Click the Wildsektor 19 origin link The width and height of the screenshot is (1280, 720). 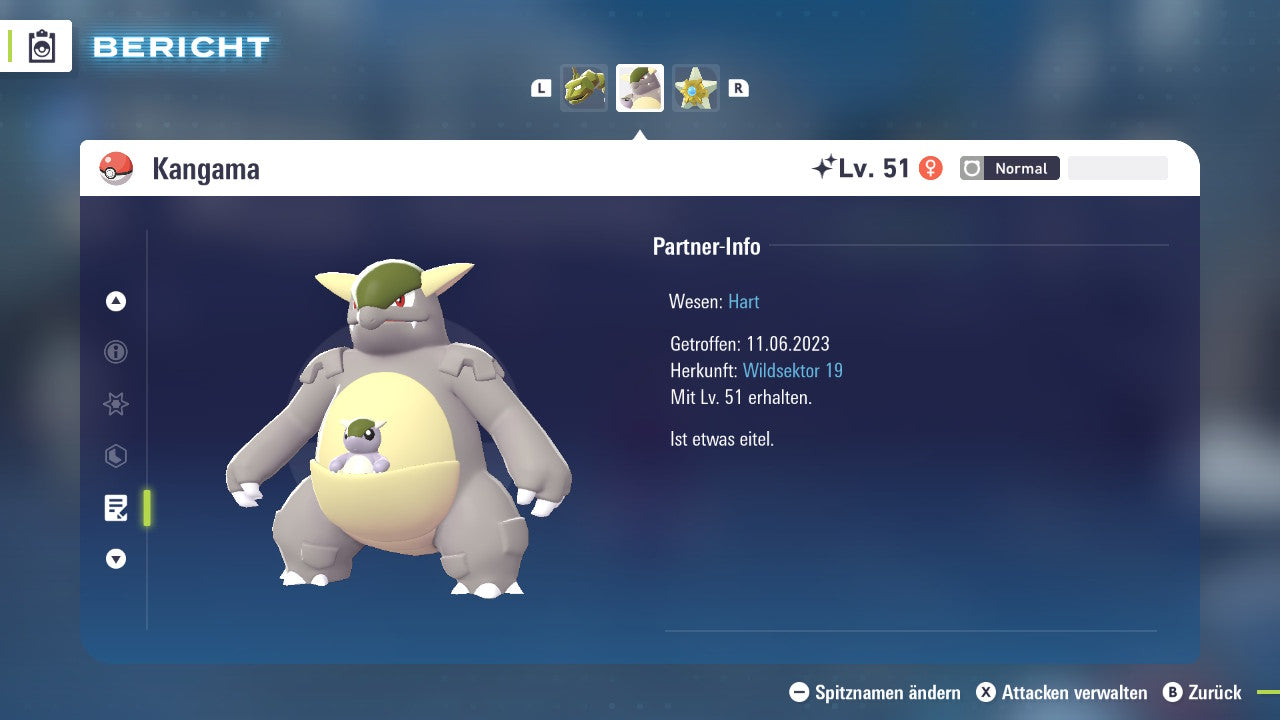pyautogui.click(x=792, y=371)
